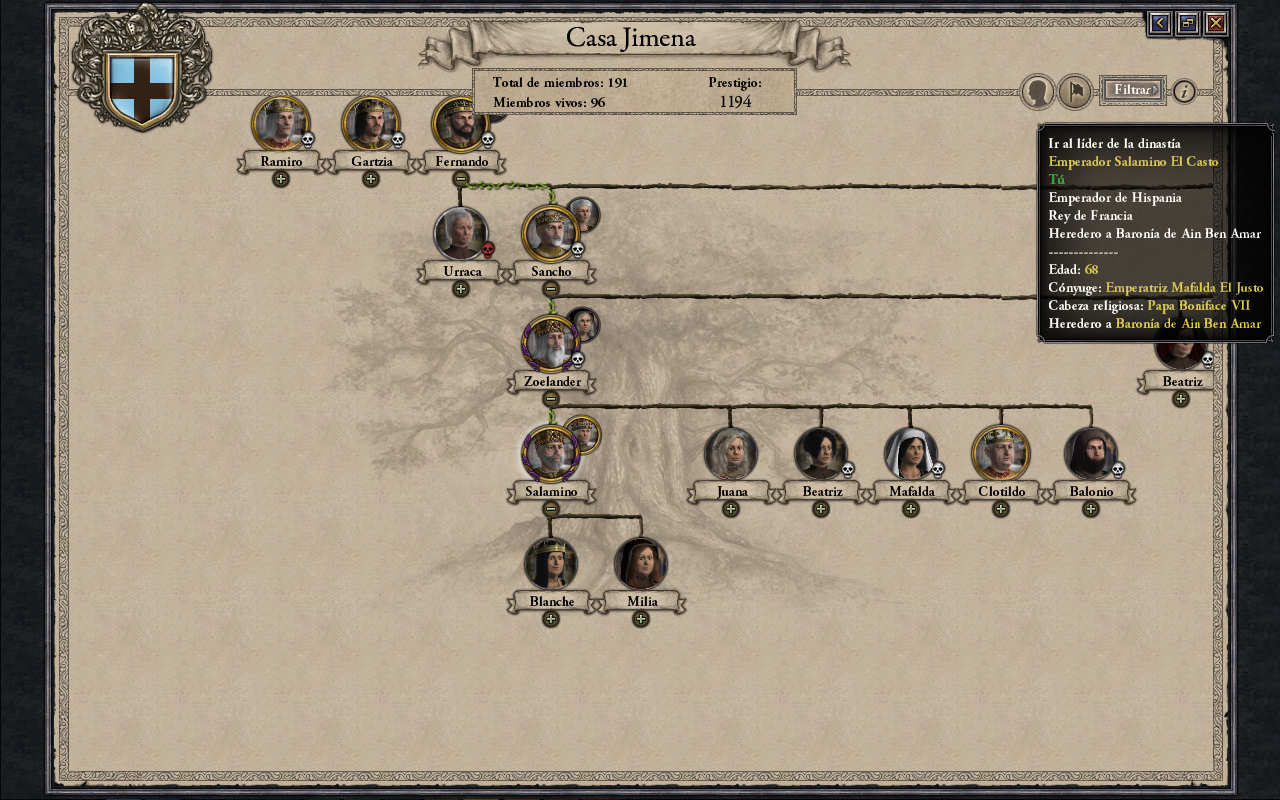Open Juana's character portrait
1280x800 pixels.
click(731, 454)
